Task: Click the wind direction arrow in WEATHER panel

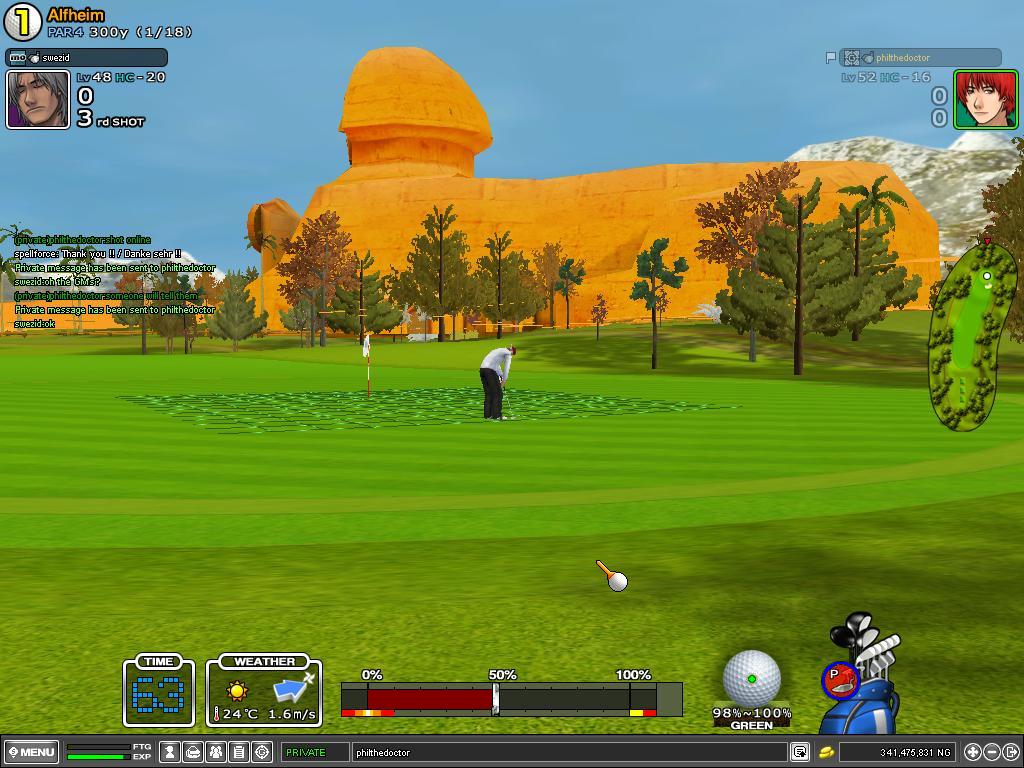Action: 294,687
